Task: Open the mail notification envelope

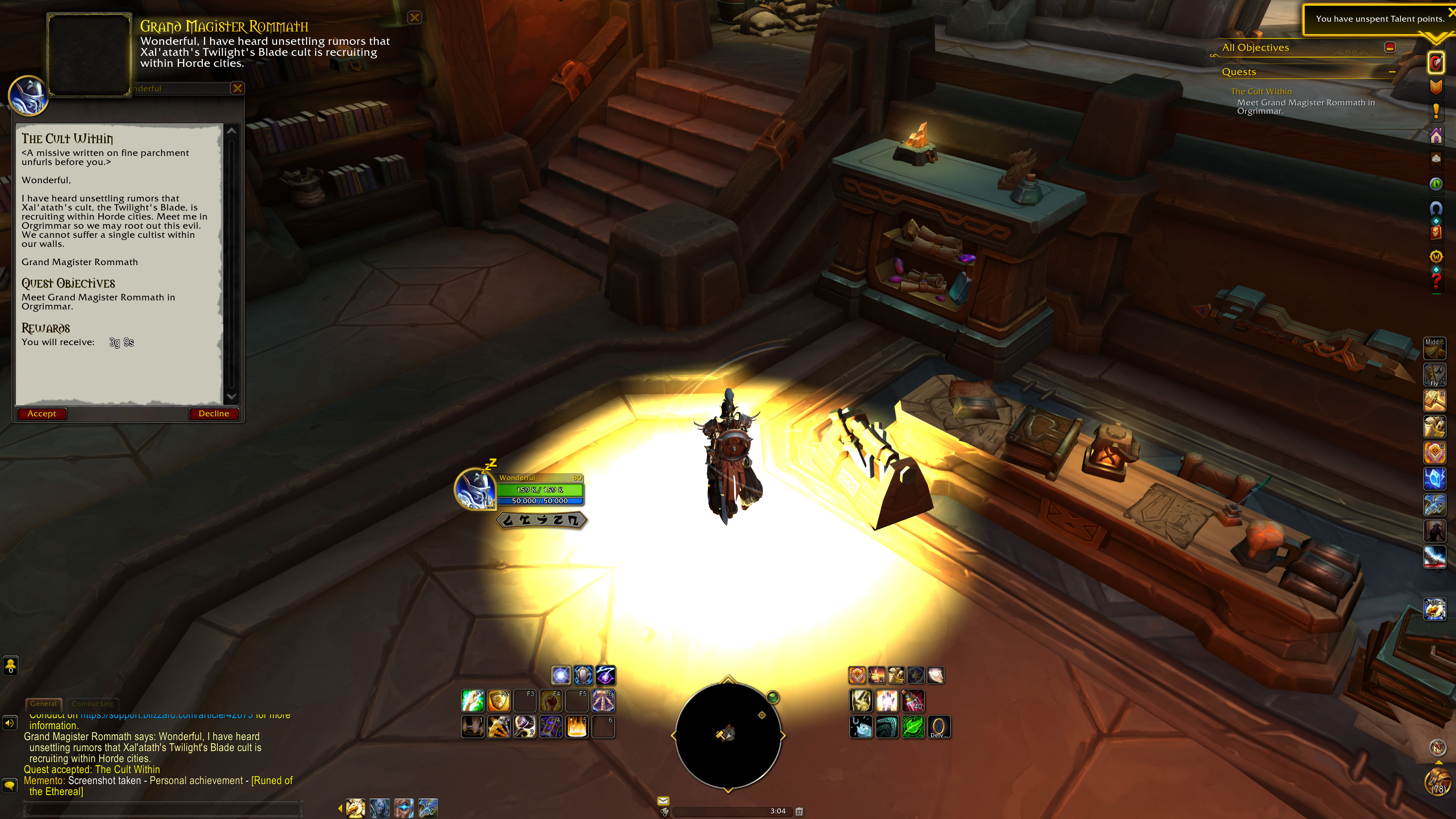Action: (663, 800)
